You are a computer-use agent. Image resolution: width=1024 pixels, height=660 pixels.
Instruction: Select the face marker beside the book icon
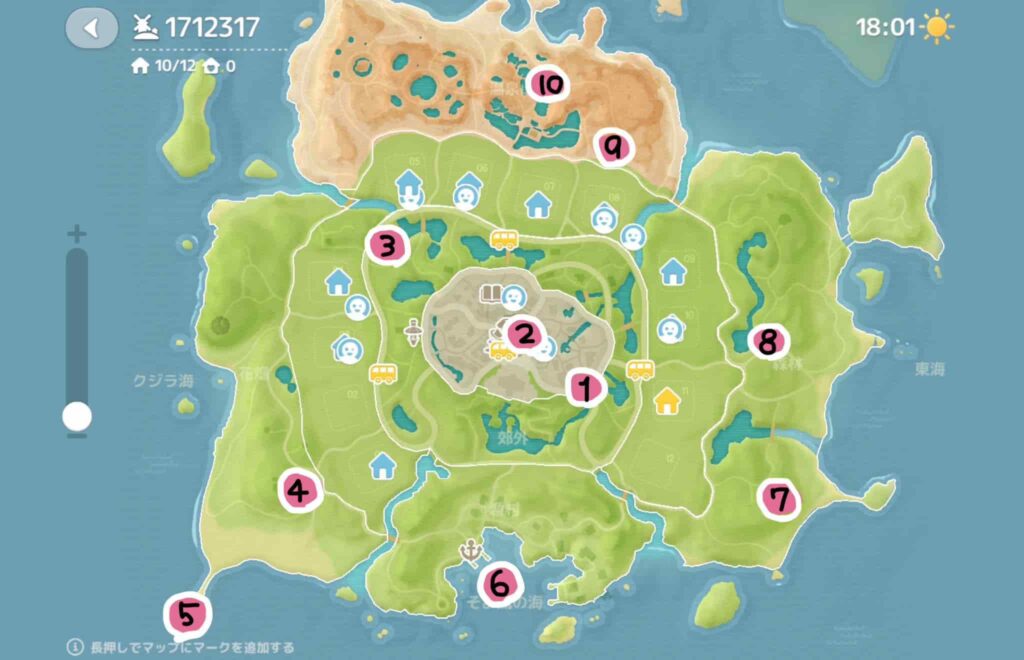[514, 296]
